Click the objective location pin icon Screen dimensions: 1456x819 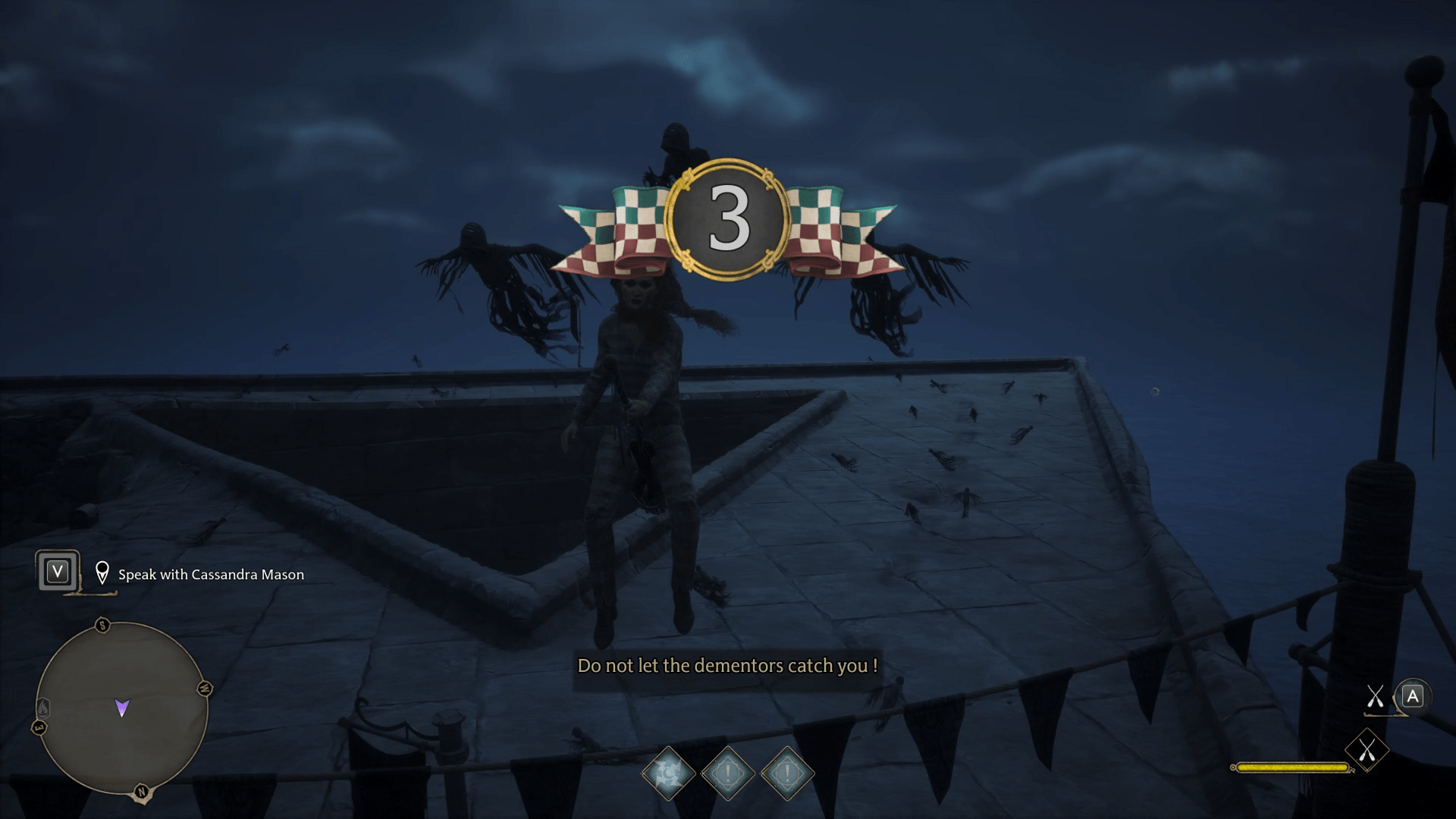click(102, 573)
